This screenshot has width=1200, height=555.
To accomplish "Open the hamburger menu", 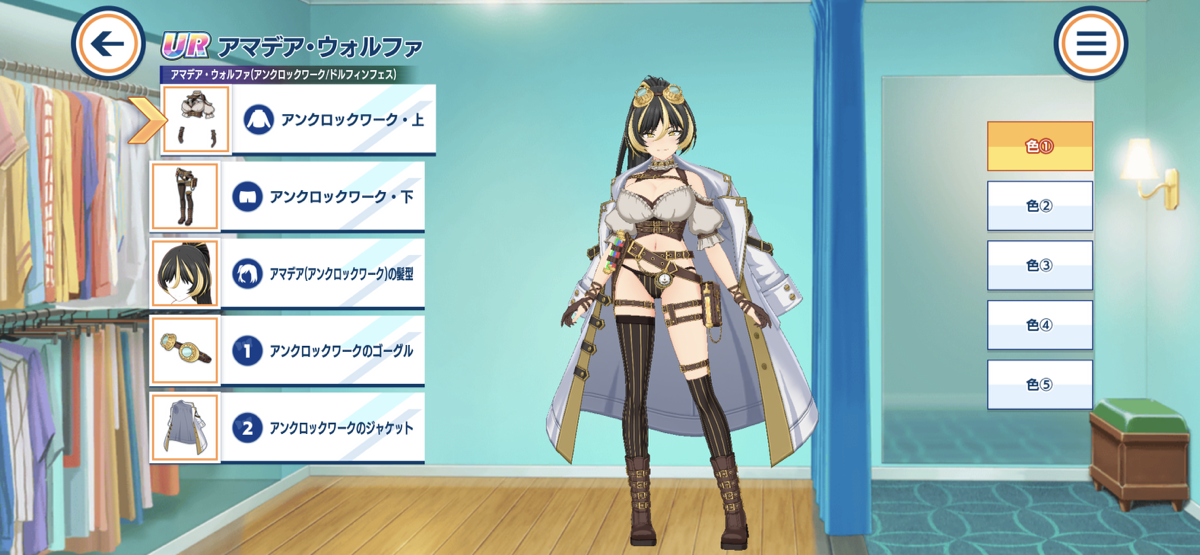I will [1090, 44].
